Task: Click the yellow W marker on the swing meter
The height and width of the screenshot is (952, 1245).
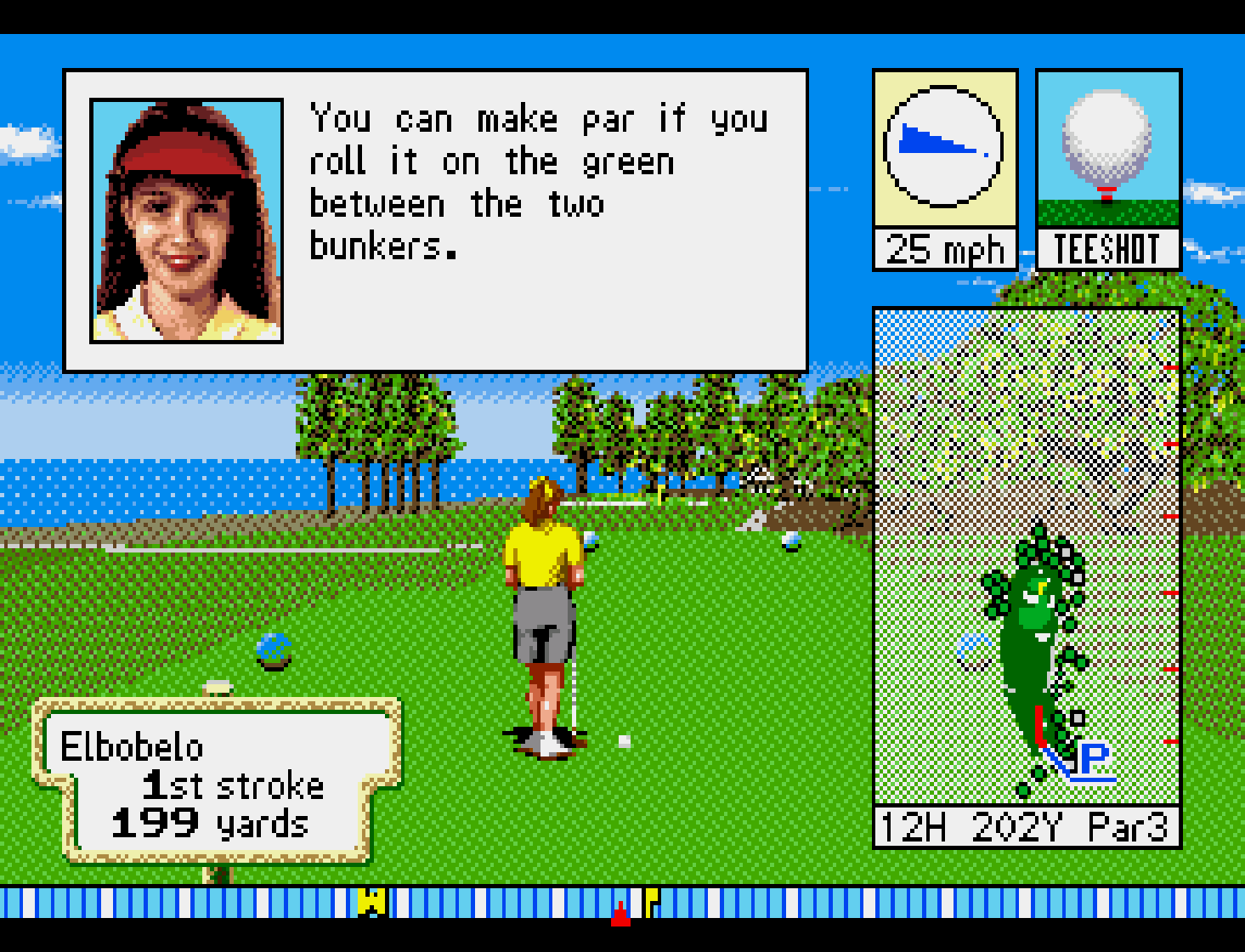Action: tap(372, 901)
